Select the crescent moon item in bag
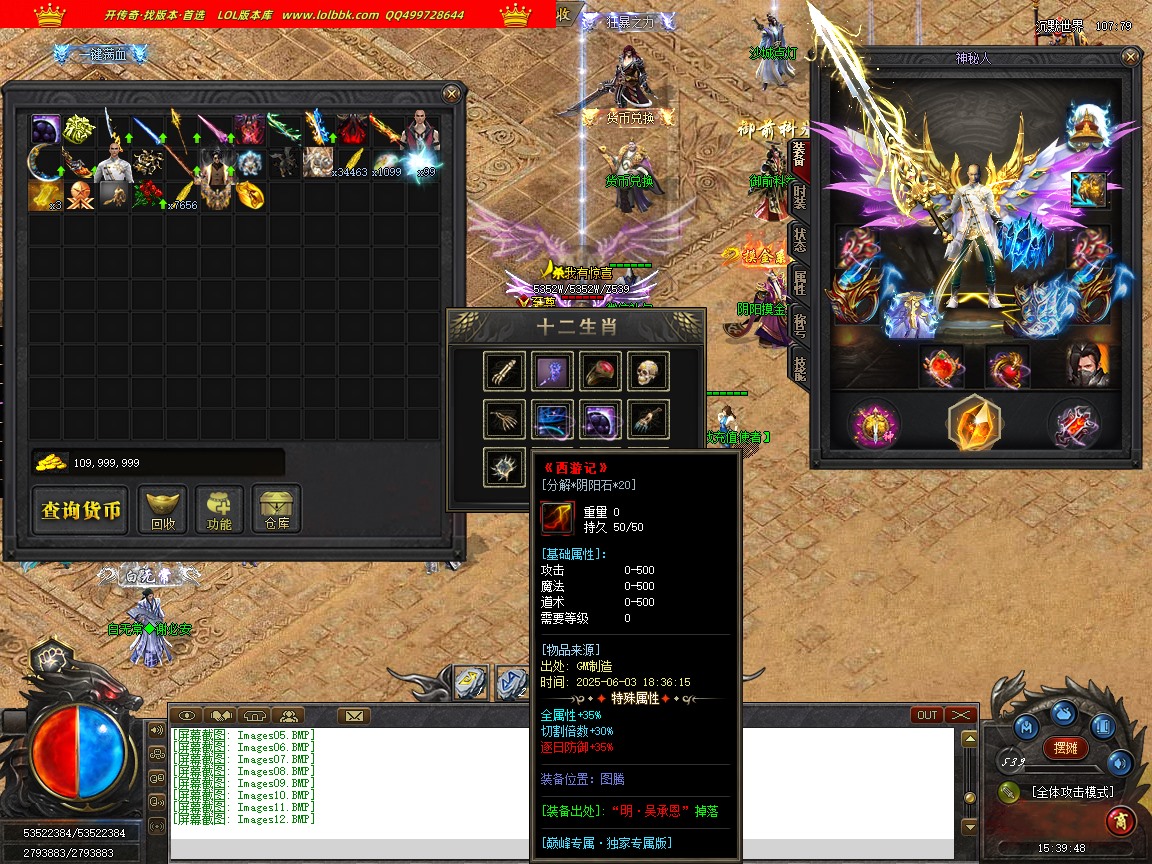The height and width of the screenshot is (864, 1152). point(45,161)
